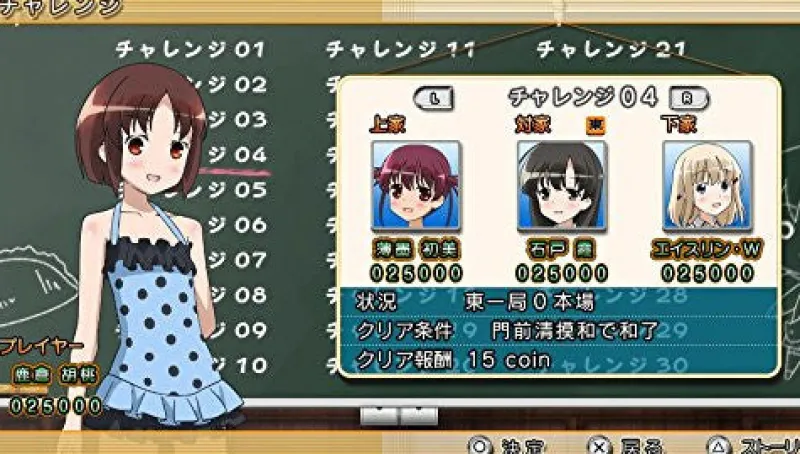Choose challenge 05 in the list
Image resolution: width=800 pixels, height=454 pixels.
tap(236, 190)
